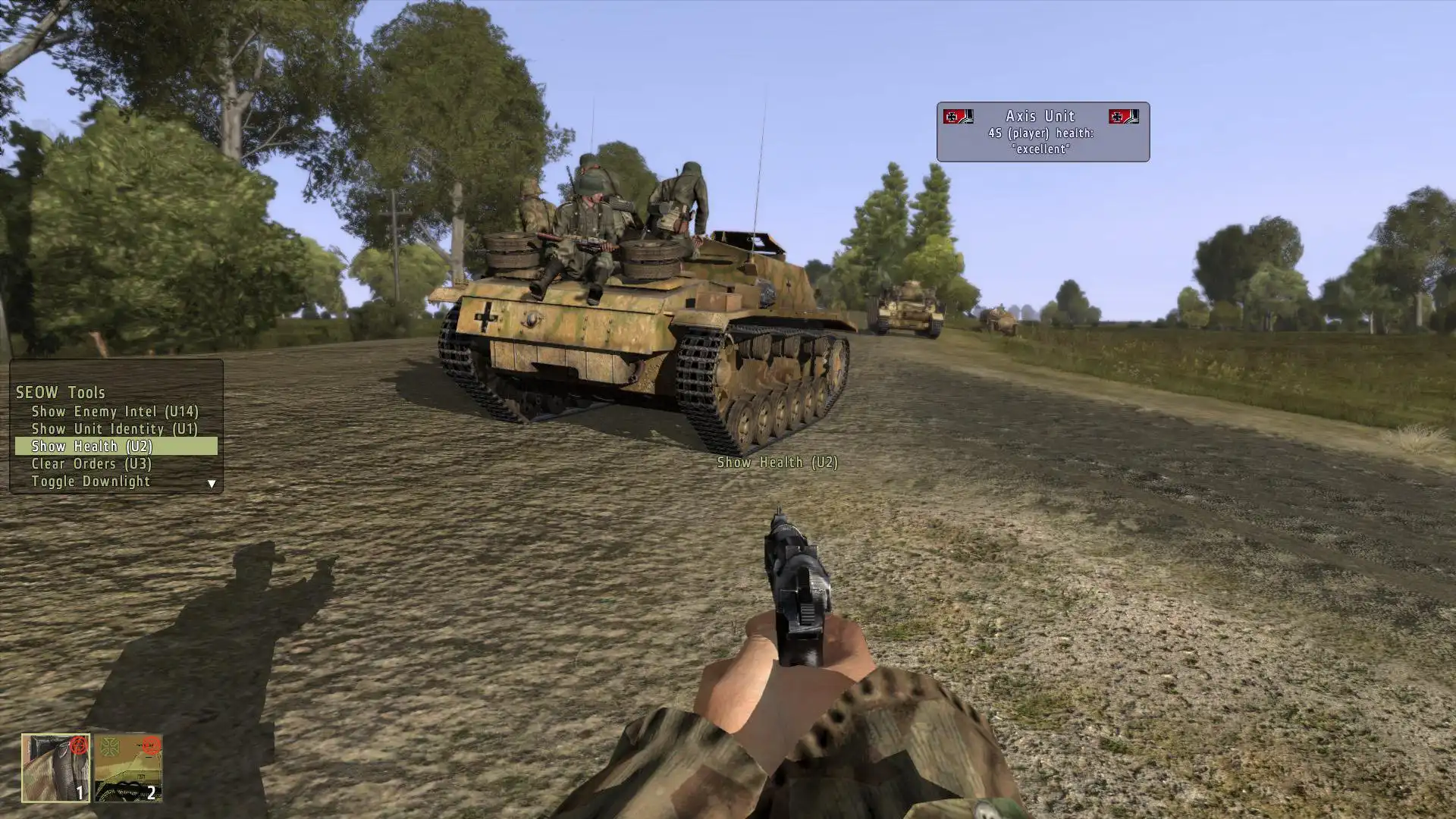Click the right-side Axis flag emblem

[x=1124, y=117]
